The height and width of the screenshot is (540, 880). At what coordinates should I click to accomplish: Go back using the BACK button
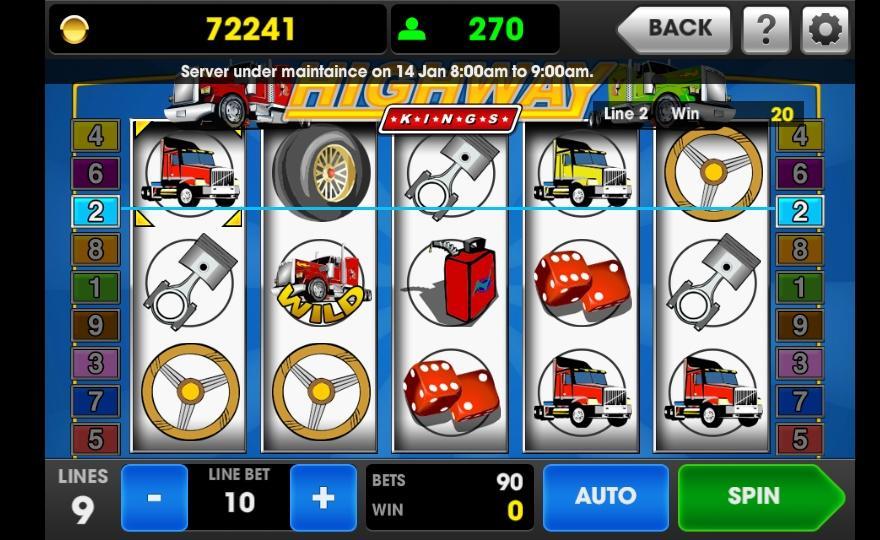click(x=678, y=29)
